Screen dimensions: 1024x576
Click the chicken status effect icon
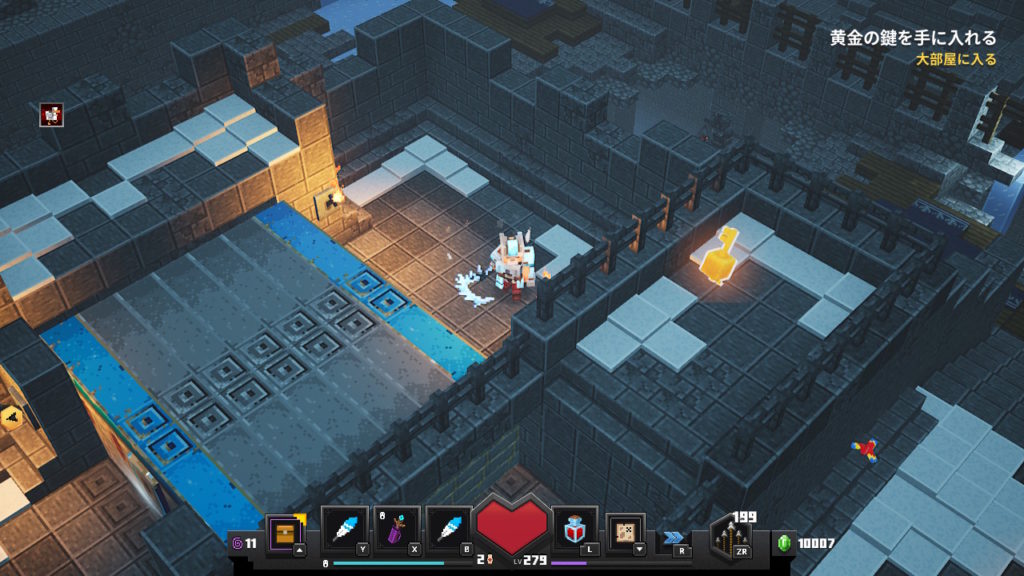[x=51, y=114]
